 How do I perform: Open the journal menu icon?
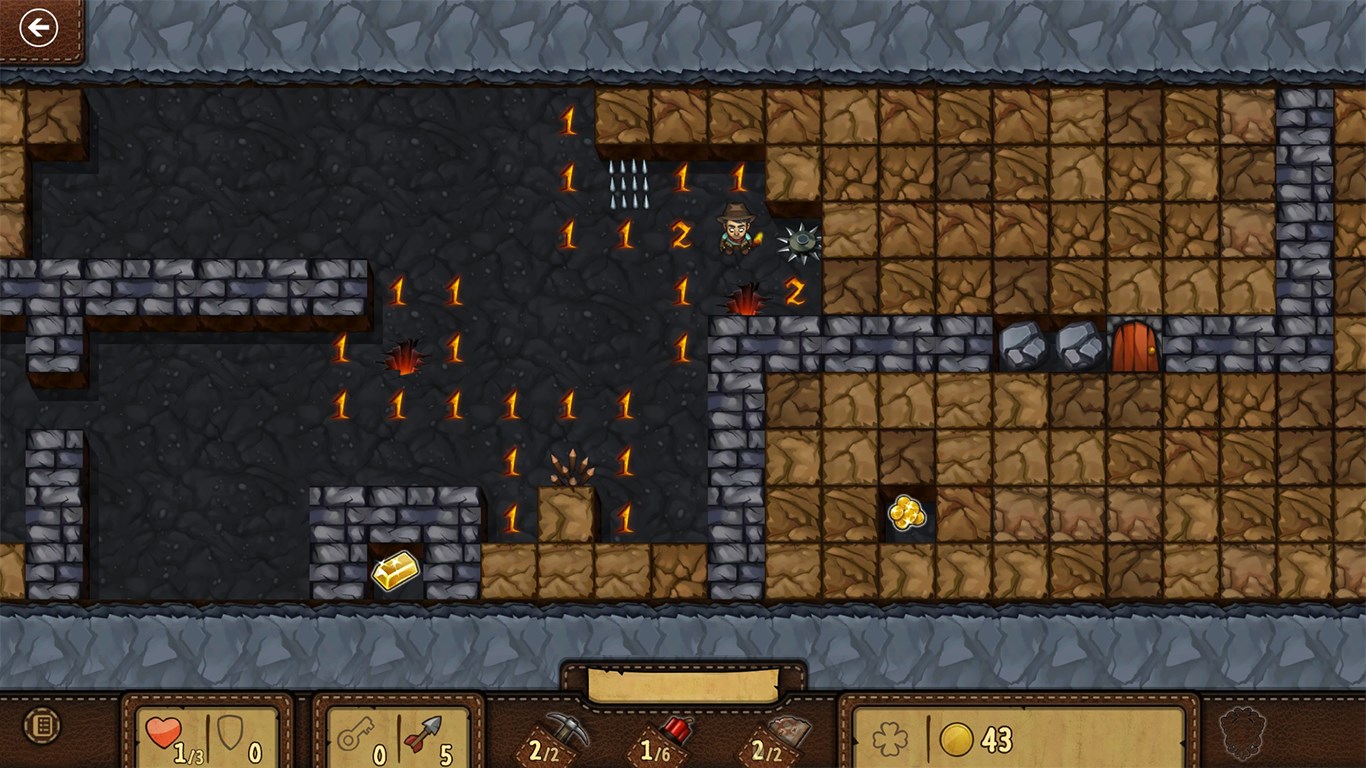point(41,725)
